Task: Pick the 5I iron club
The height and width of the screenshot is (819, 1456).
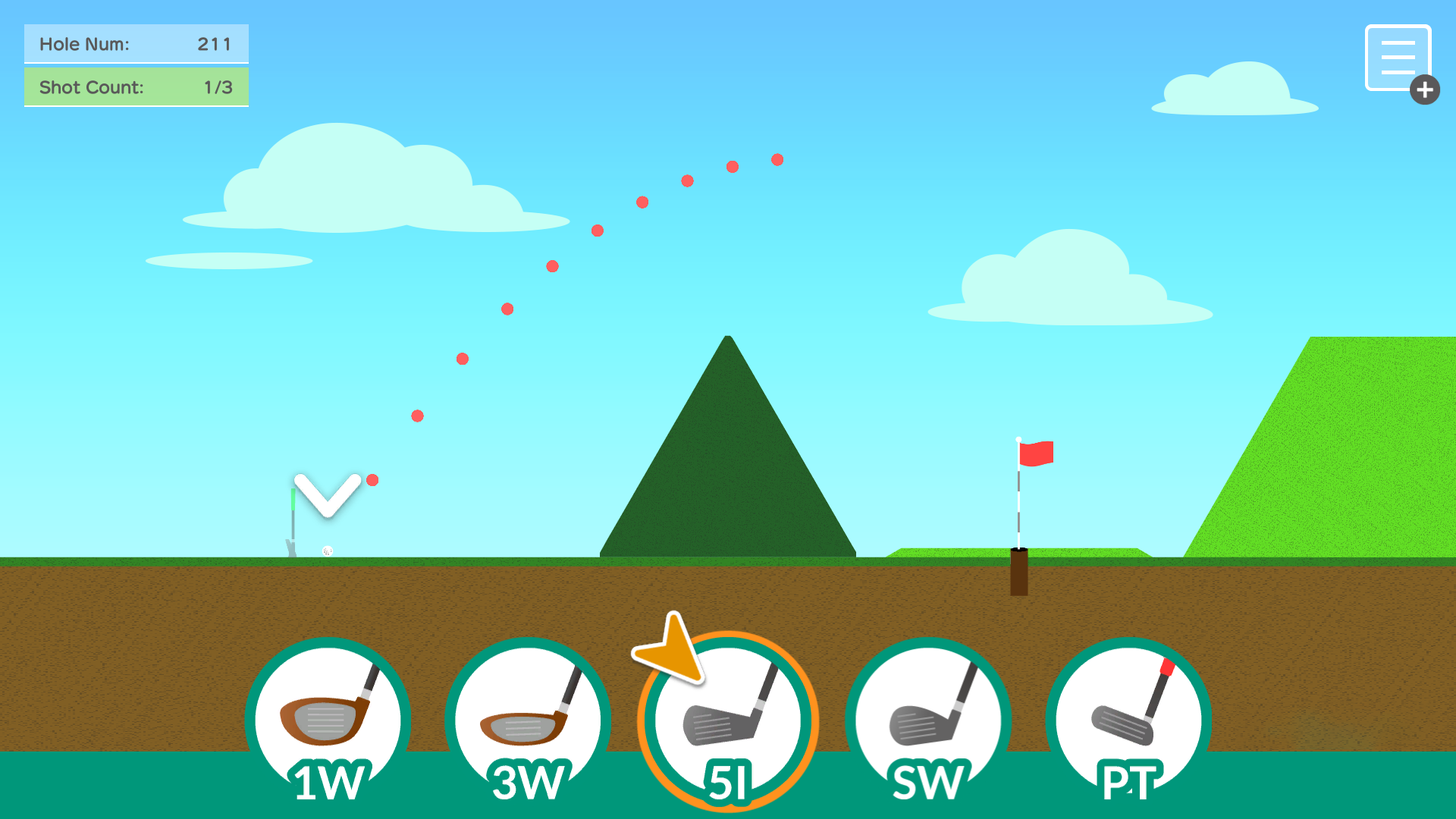Action: 728,722
